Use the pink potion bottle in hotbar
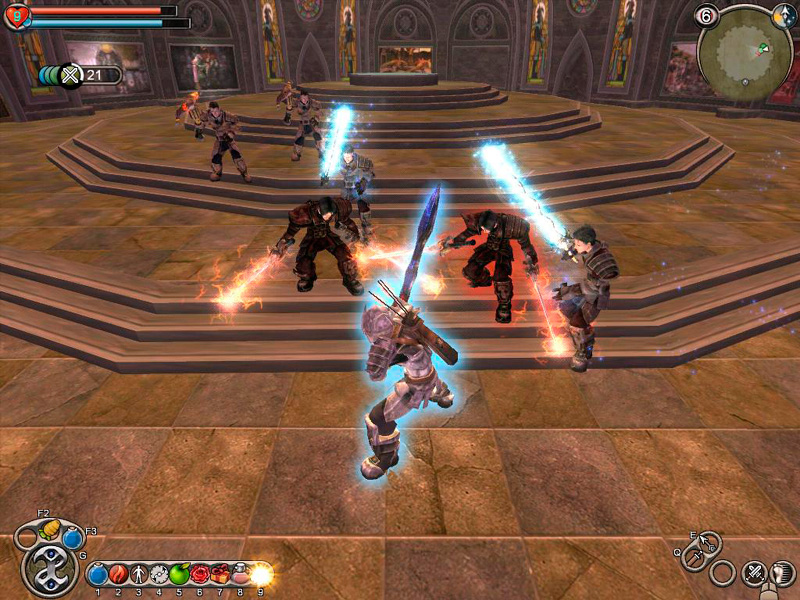 tap(241, 574)
